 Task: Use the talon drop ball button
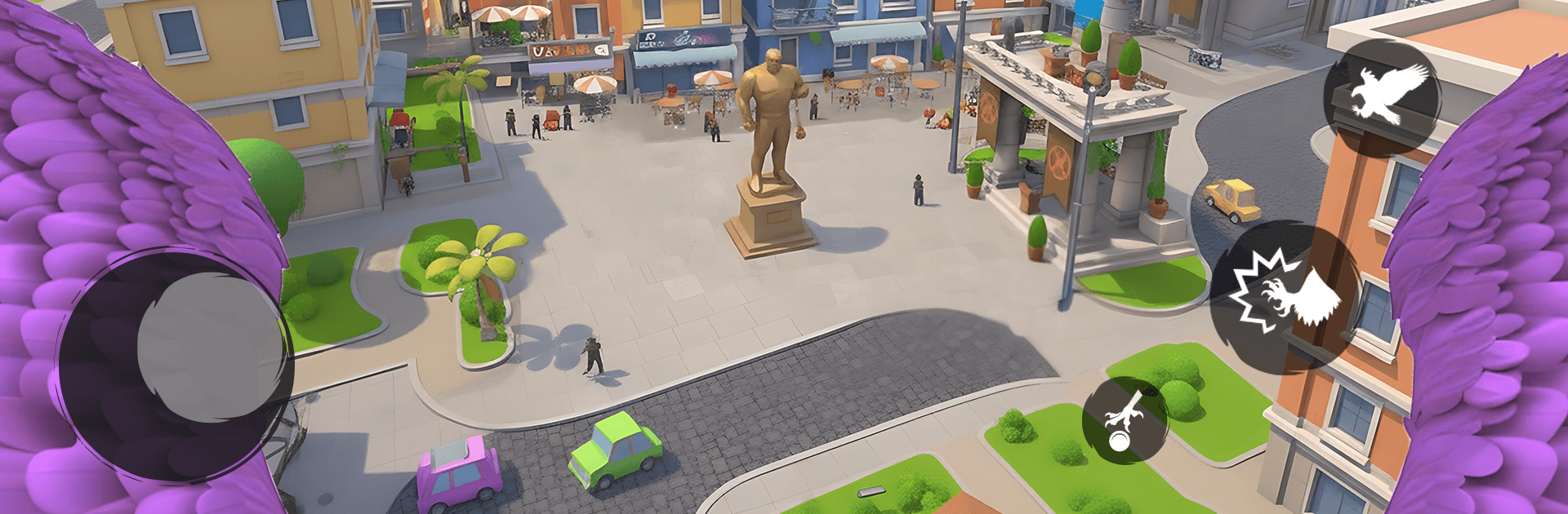1125,420
